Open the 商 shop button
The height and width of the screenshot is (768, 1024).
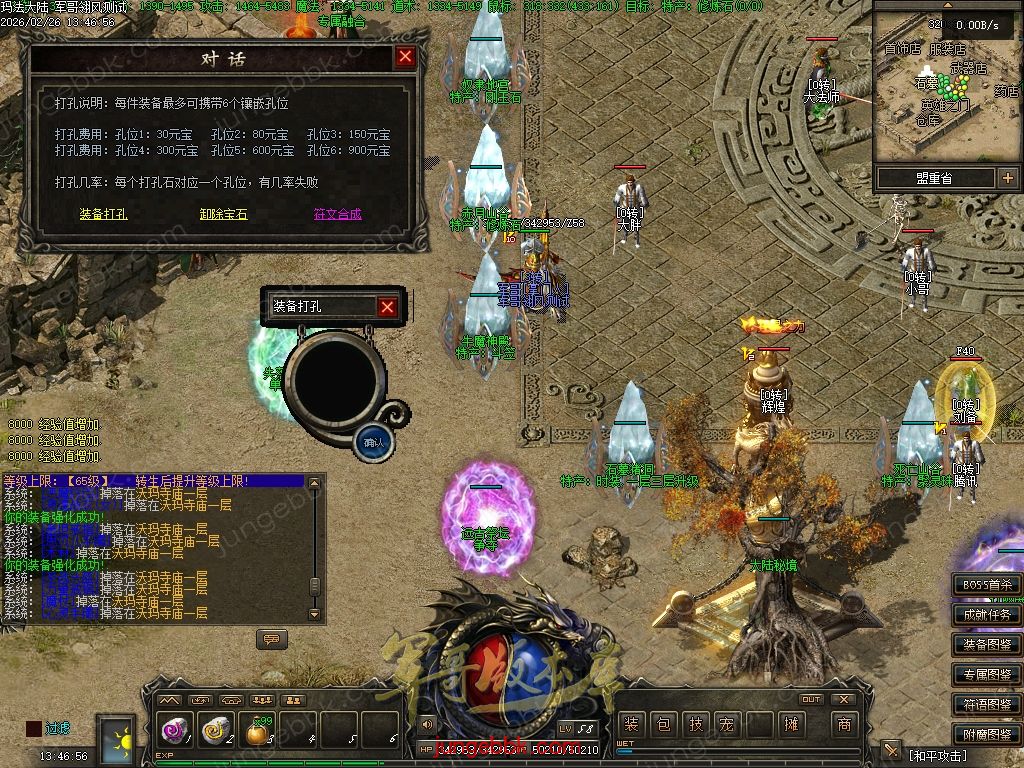coord(844,724)
